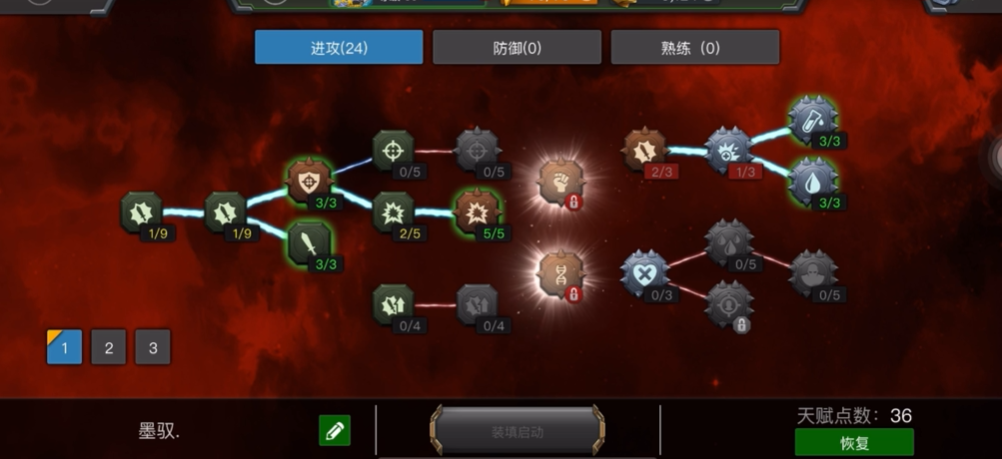Open the 防御(0) talent tab

tap(517, 47)
